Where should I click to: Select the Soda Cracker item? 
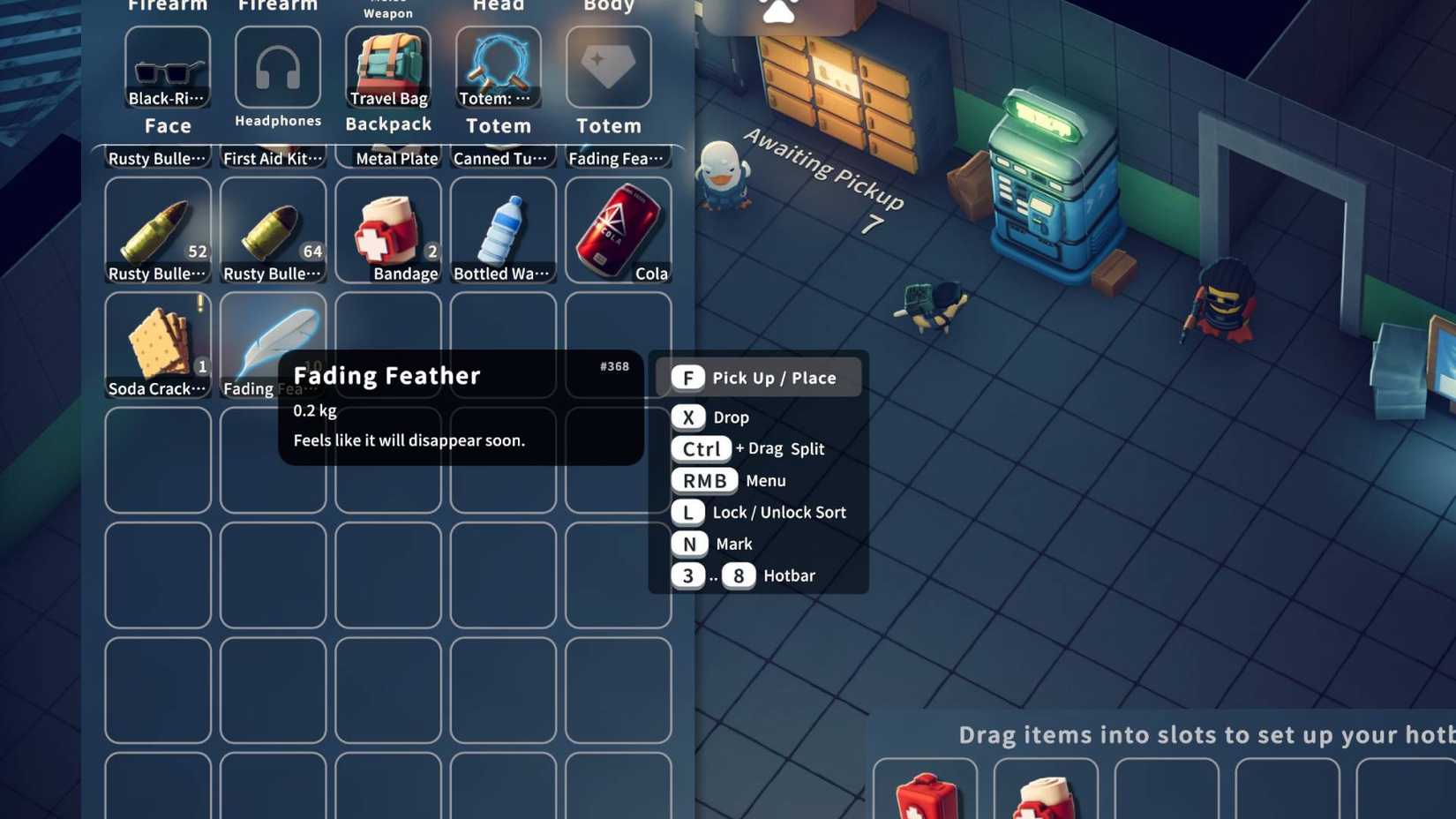158,340
